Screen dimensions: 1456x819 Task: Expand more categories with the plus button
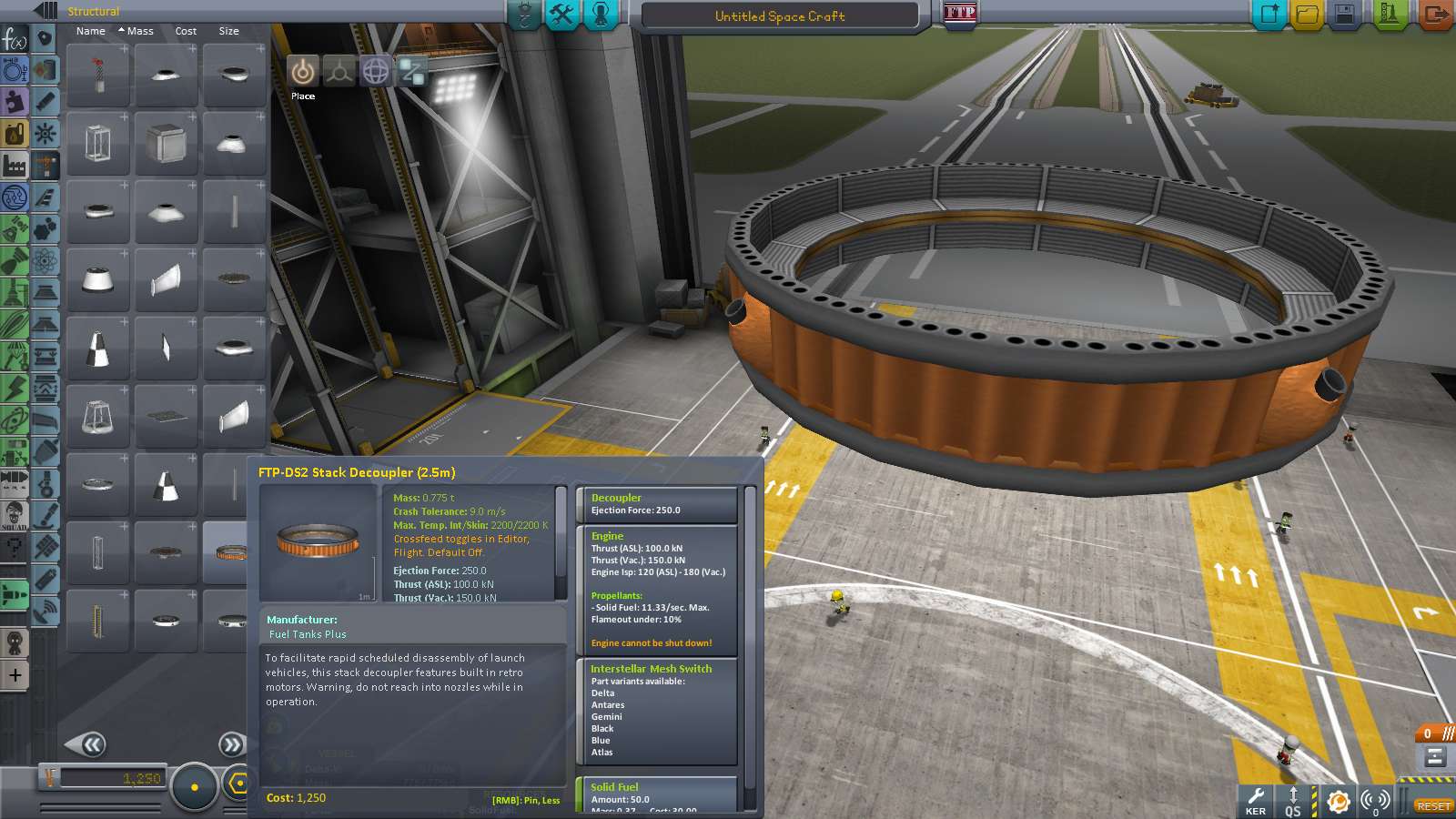15,675
